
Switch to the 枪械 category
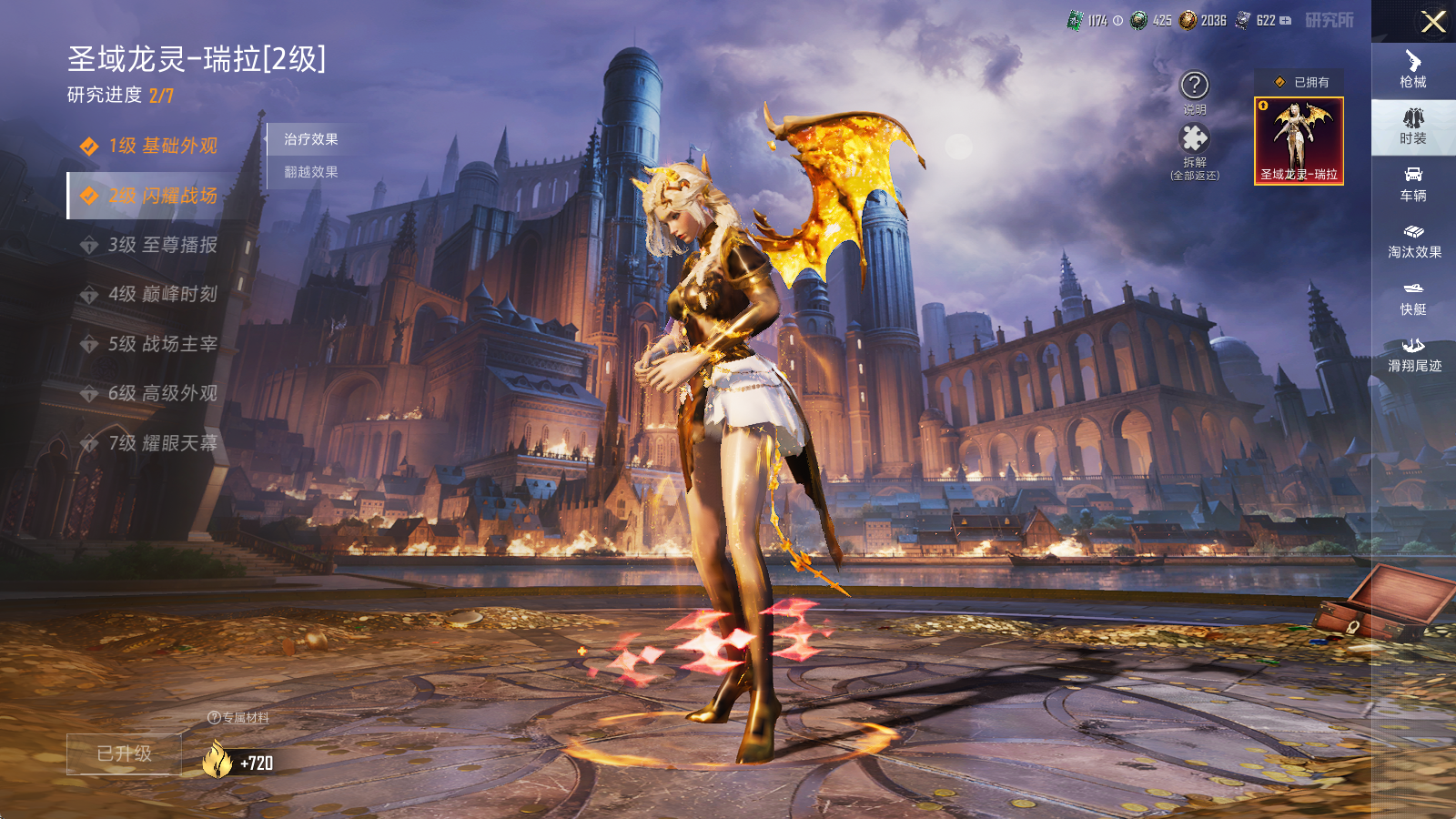[1413, 69]
